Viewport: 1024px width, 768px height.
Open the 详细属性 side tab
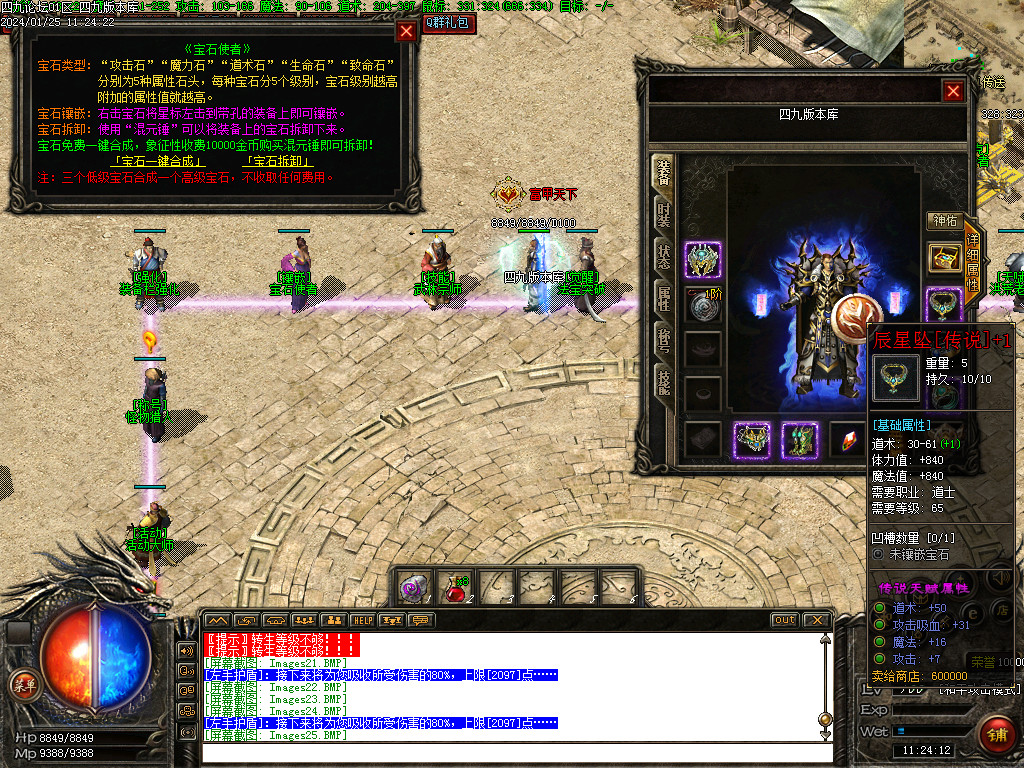point(973,258)
